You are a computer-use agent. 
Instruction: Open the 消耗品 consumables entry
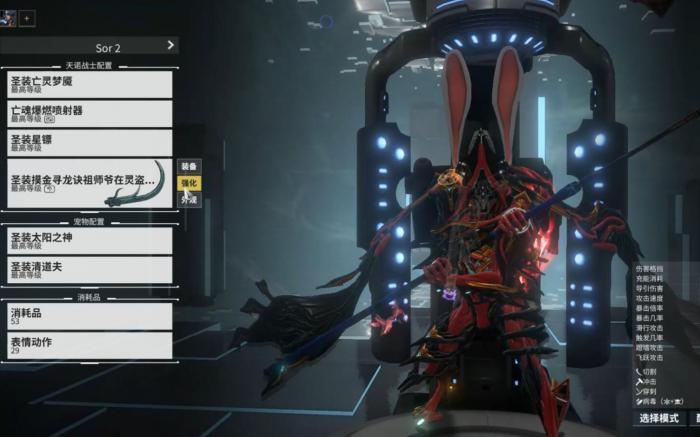pyautogui.click(x=90, y=316)
